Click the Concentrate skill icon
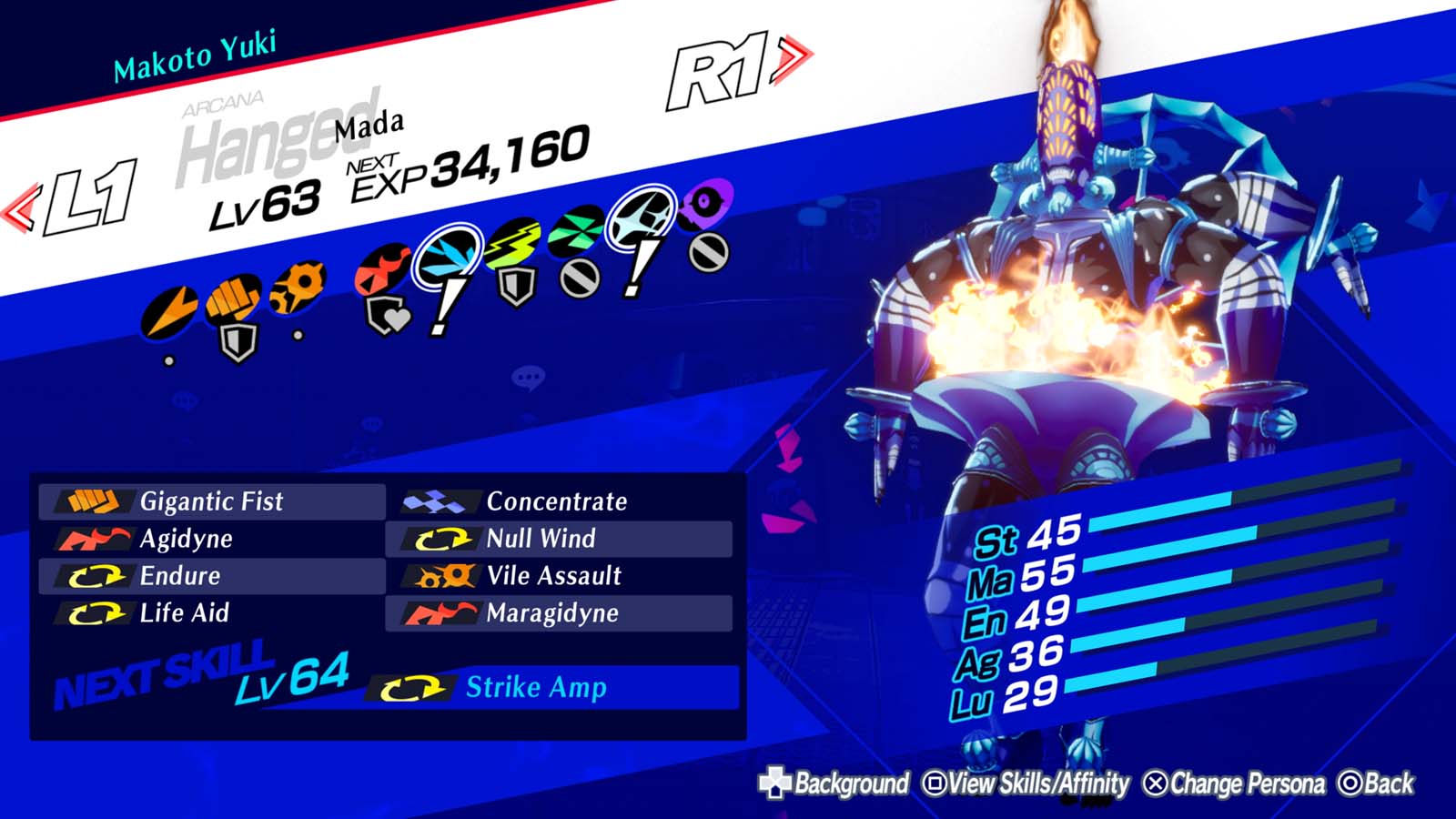The width and height of the screenshot is (1456, 819). tap(440, 502)
